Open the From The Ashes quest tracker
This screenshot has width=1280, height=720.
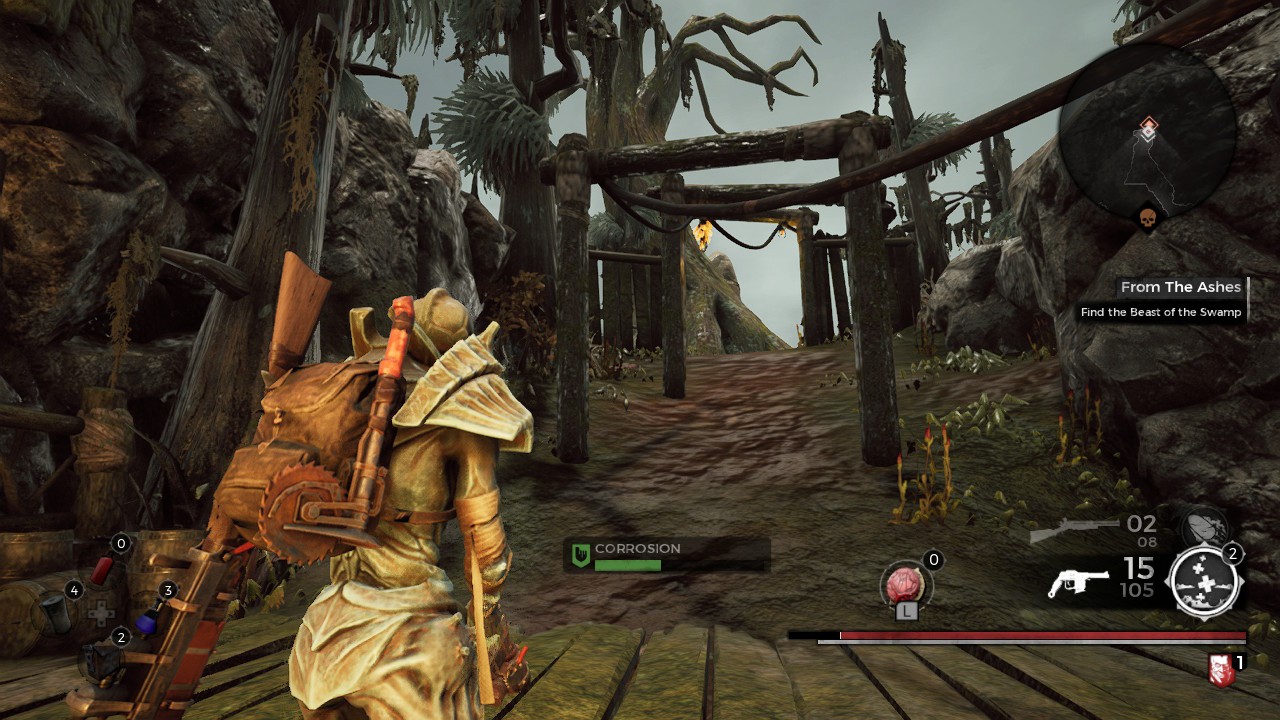(x=1180, y=287)
